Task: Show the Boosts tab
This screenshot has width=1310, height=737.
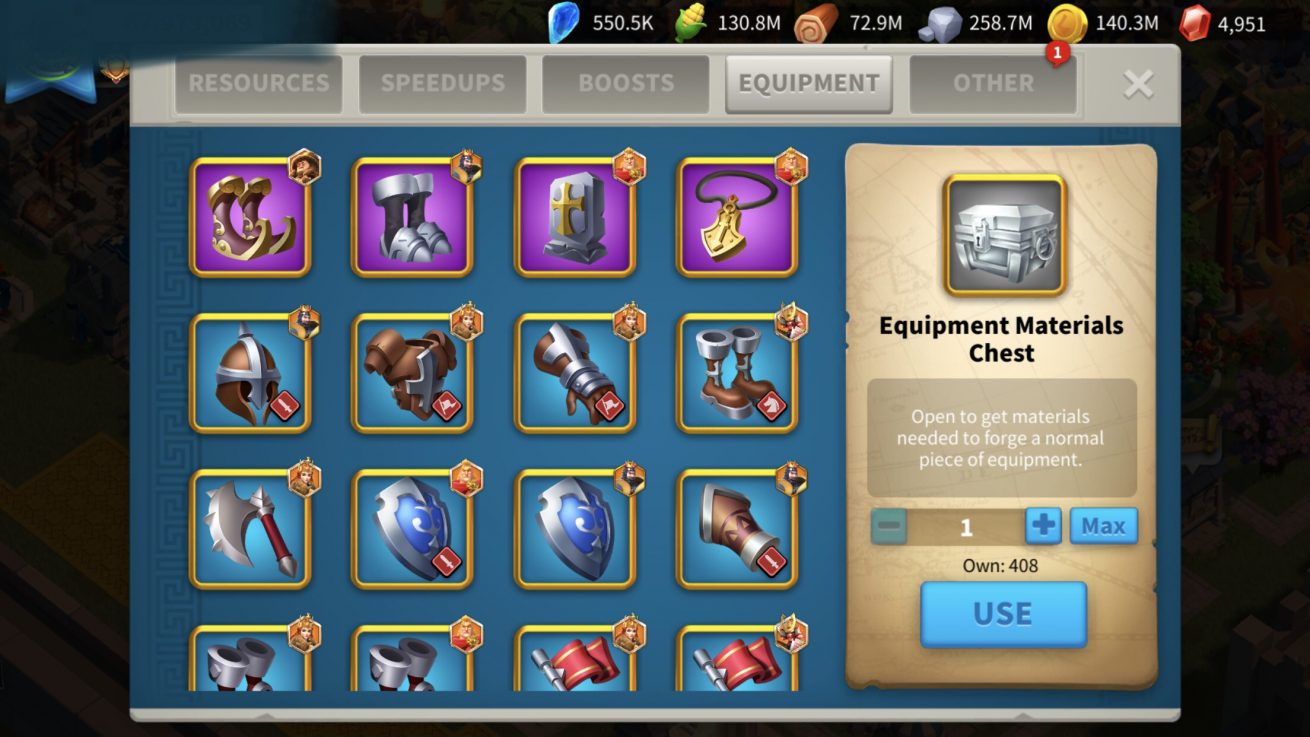Action: [626, 83]
